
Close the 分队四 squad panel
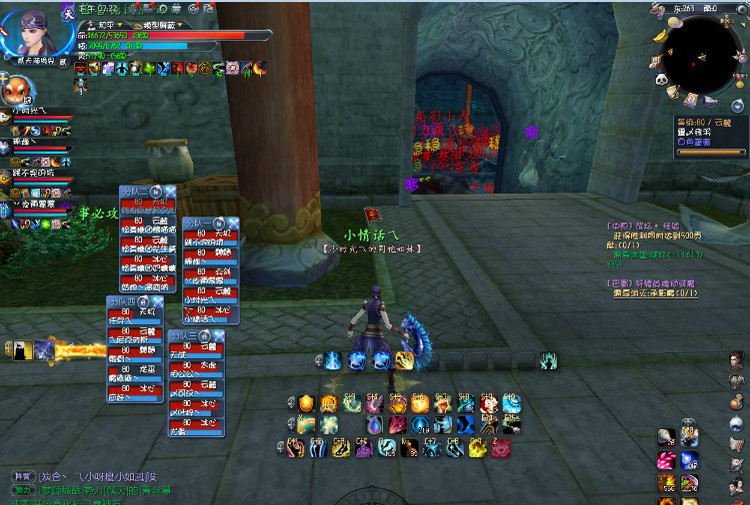click(x=156, y=301)
